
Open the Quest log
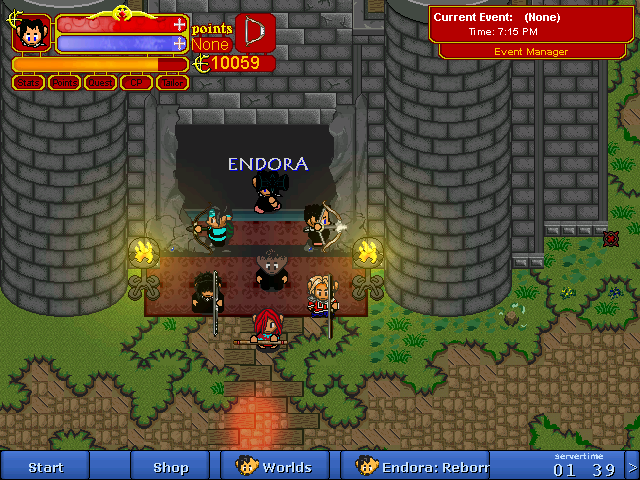pos(100,83)
